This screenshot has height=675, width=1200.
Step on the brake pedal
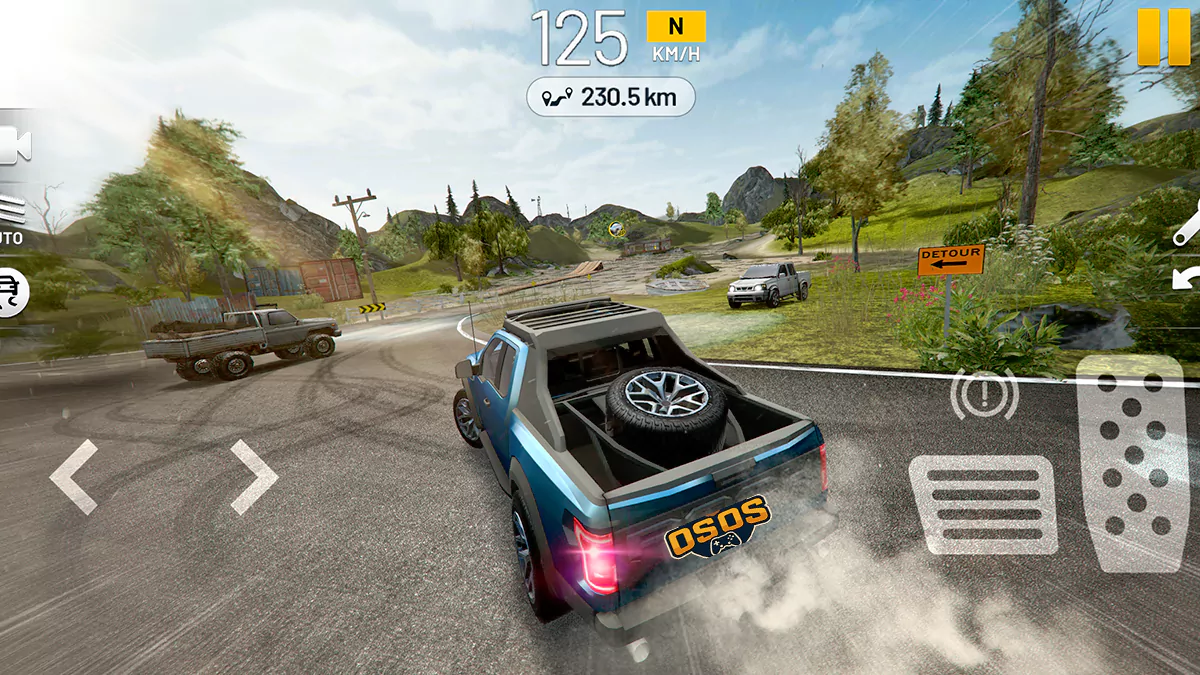[x=983, y=505]
